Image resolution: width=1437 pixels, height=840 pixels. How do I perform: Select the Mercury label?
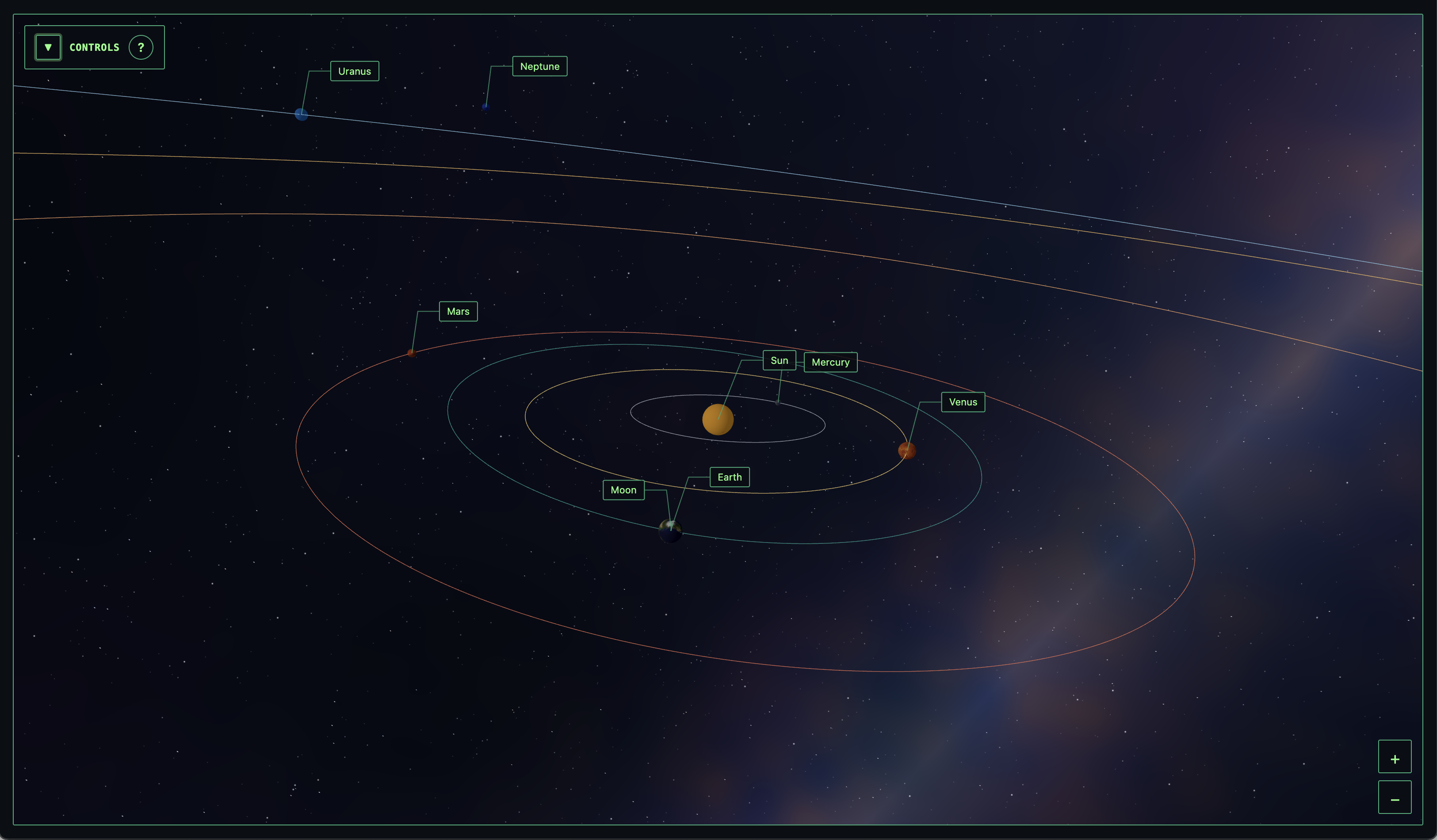830,362
